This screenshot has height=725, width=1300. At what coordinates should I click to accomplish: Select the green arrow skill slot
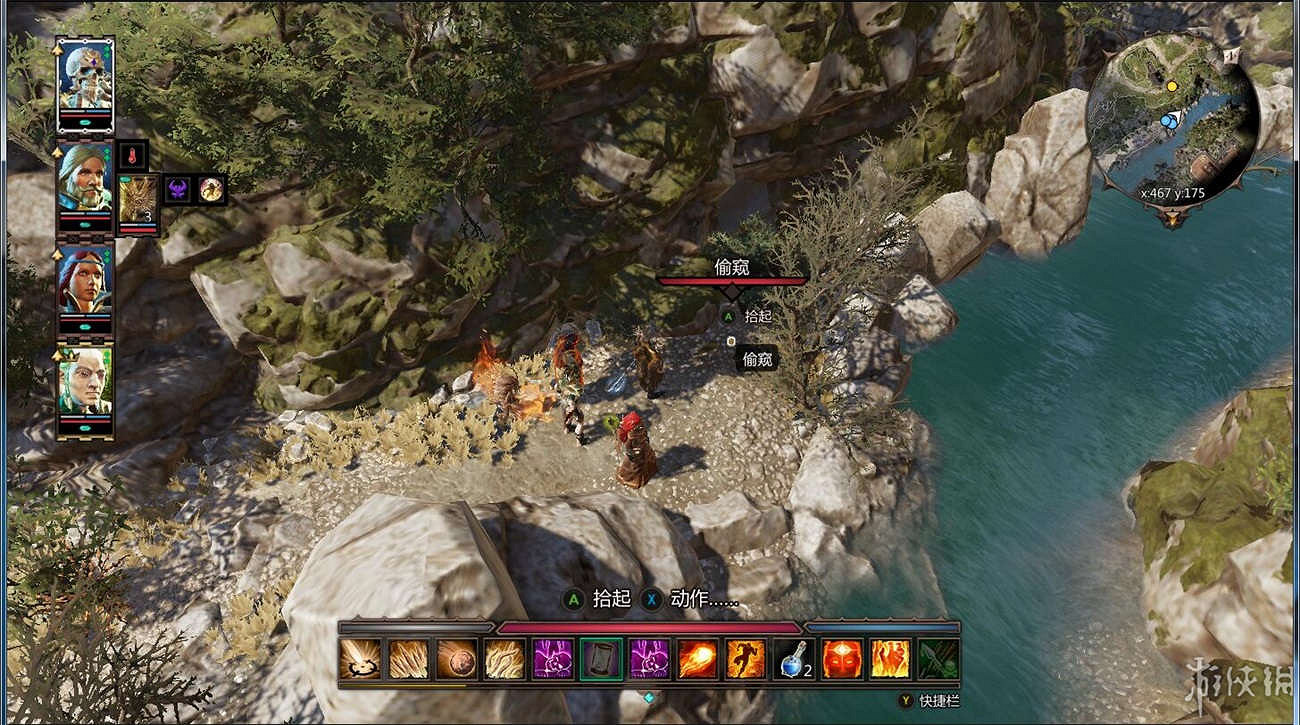pyautogui.click(x=938, y=659)
